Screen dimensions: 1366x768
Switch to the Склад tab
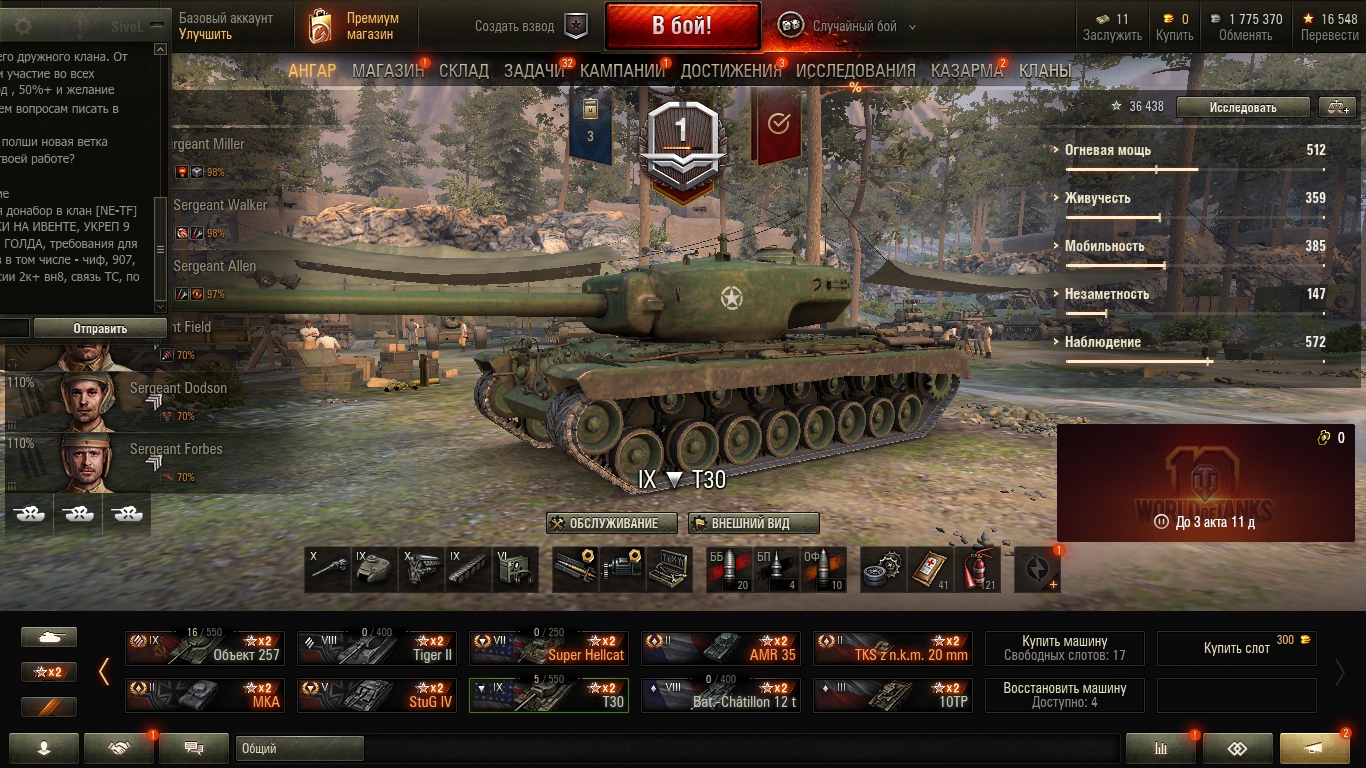(x=464, y=71)
